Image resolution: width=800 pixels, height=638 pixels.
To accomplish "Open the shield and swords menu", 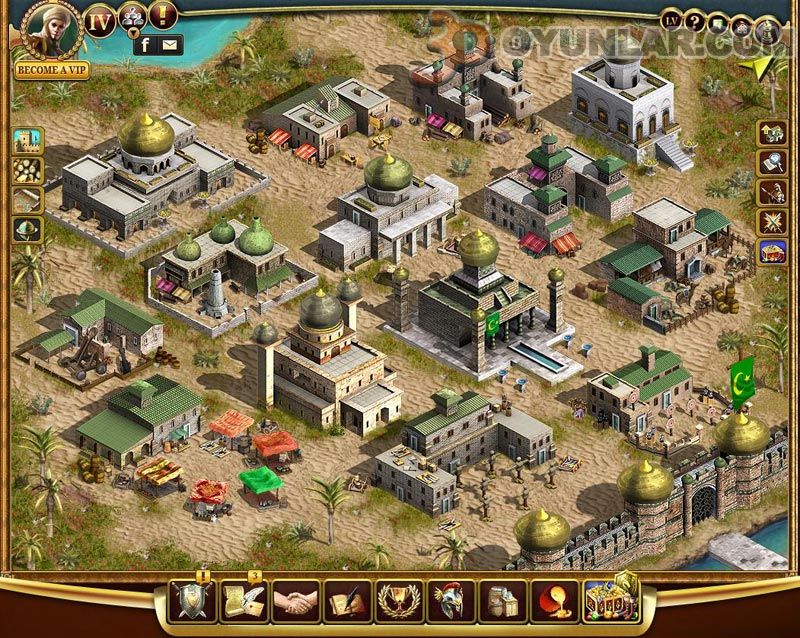I will click(x=193, y=603).
